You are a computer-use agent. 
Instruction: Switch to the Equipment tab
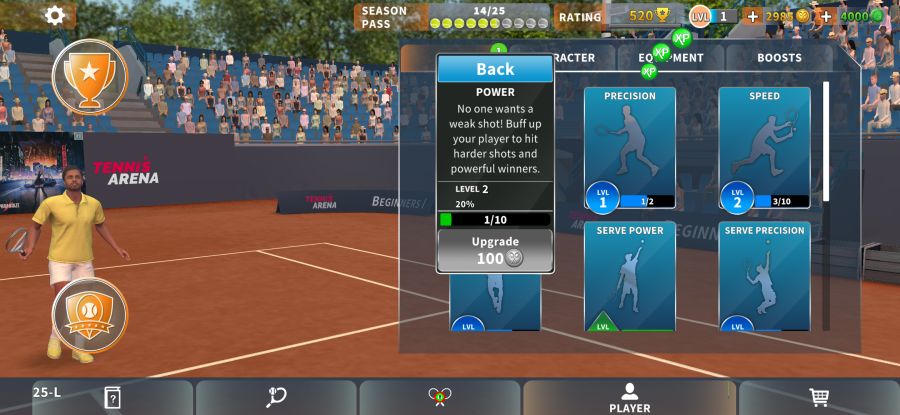(672, 58)
